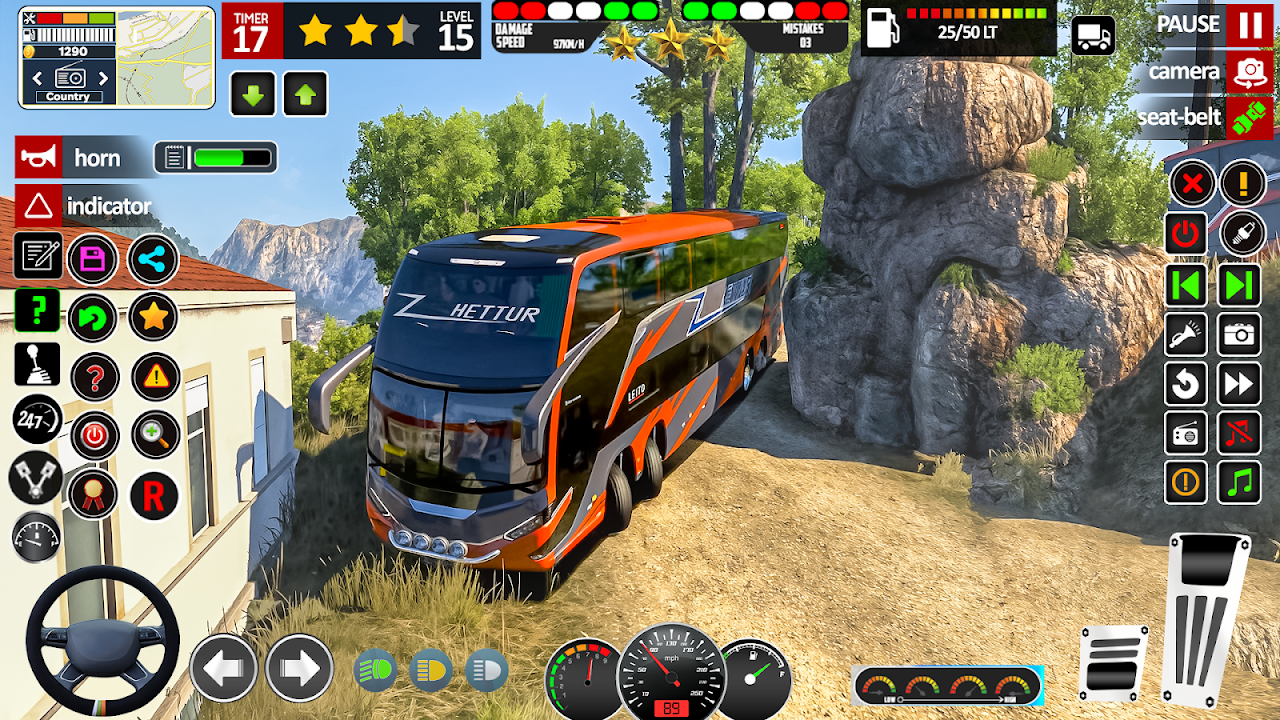1280x720 pixels.
Task: Select the yellow star icon
Action: click(x=153, y=317)
